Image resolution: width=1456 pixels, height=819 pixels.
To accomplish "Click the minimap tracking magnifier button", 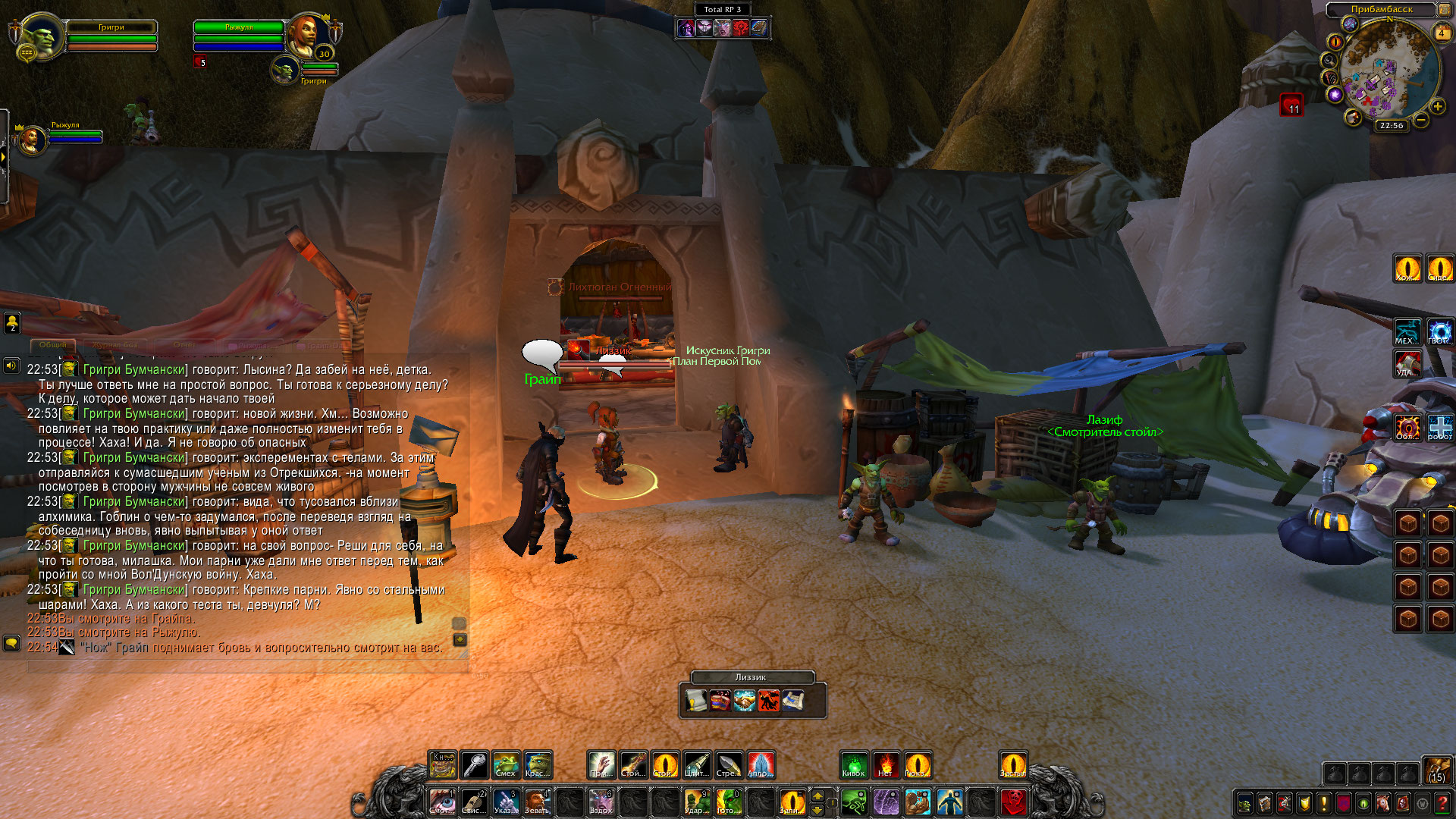I will 1329,61.
